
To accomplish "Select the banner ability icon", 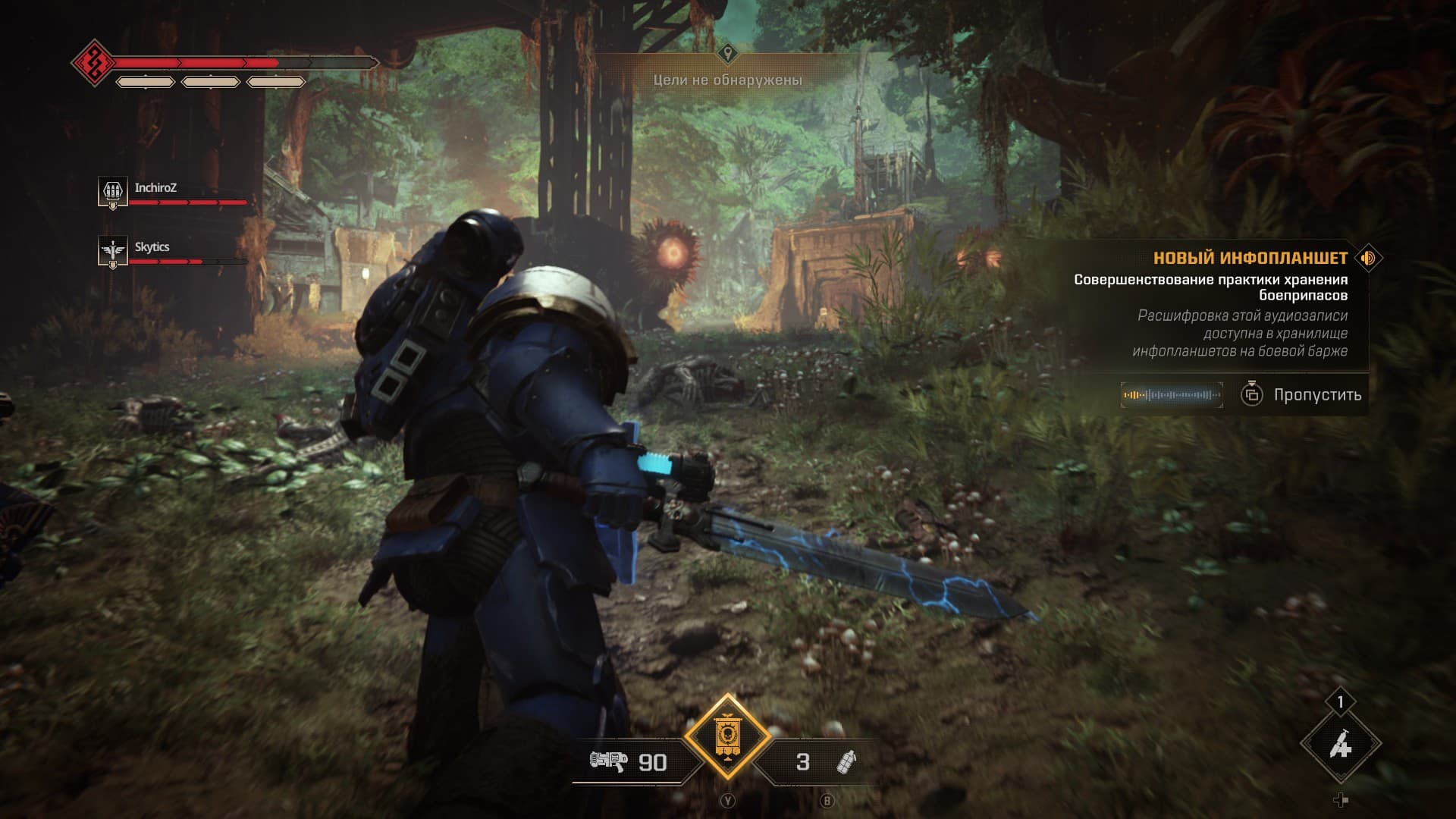I will (x=727, y=736).
